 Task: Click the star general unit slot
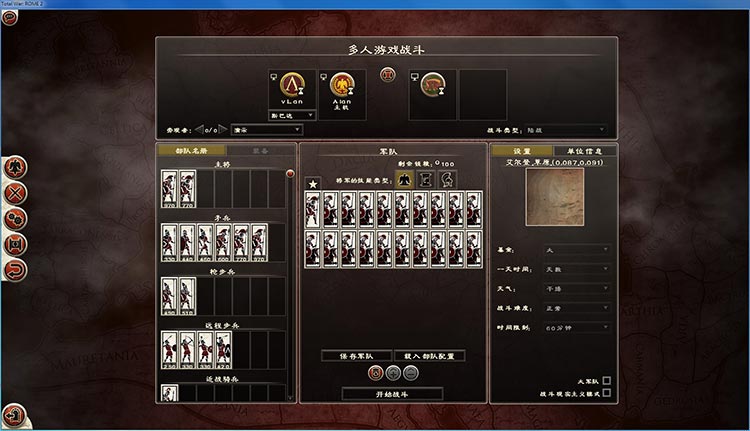point(313,183)
